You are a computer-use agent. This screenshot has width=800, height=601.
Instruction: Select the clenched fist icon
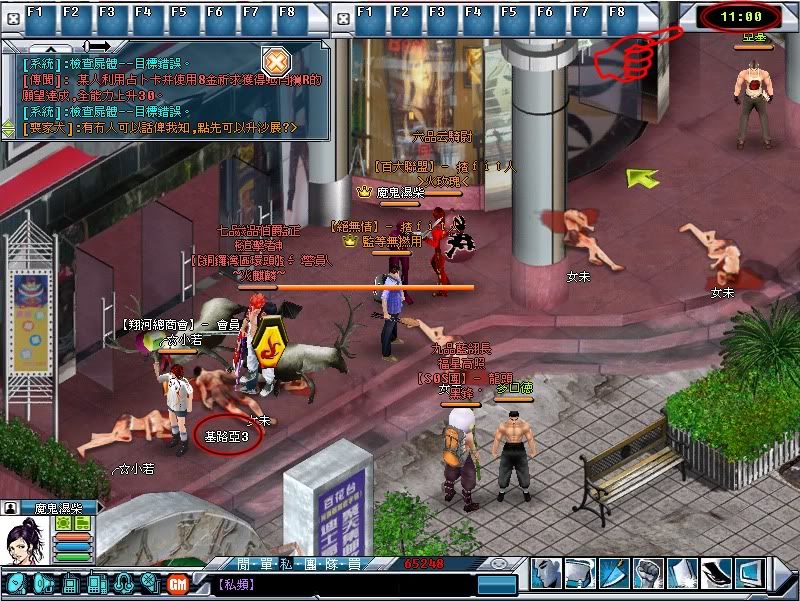(x=648, y=573)
